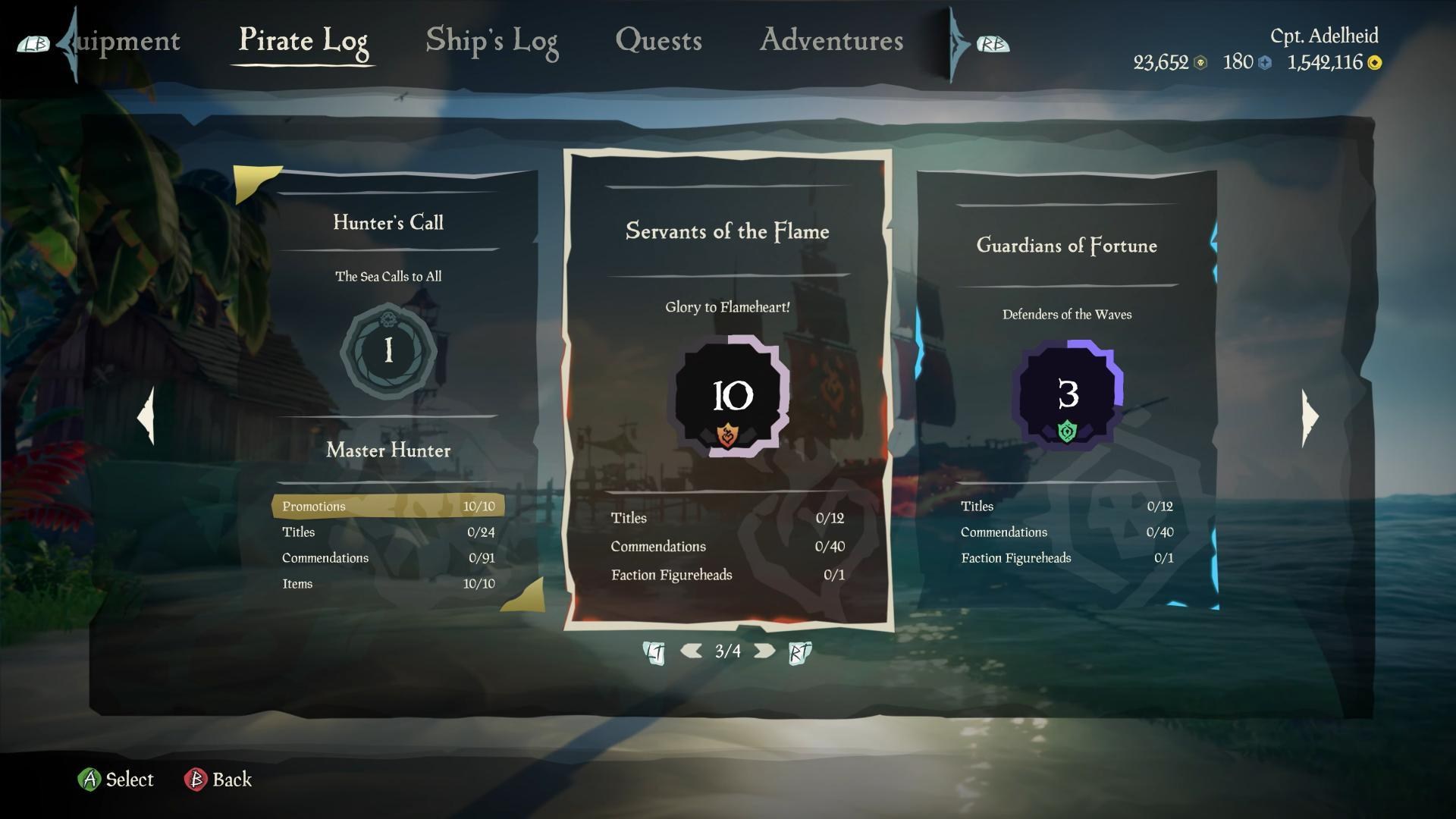Select Hunter's Call Promotions row

pos(388,507)
